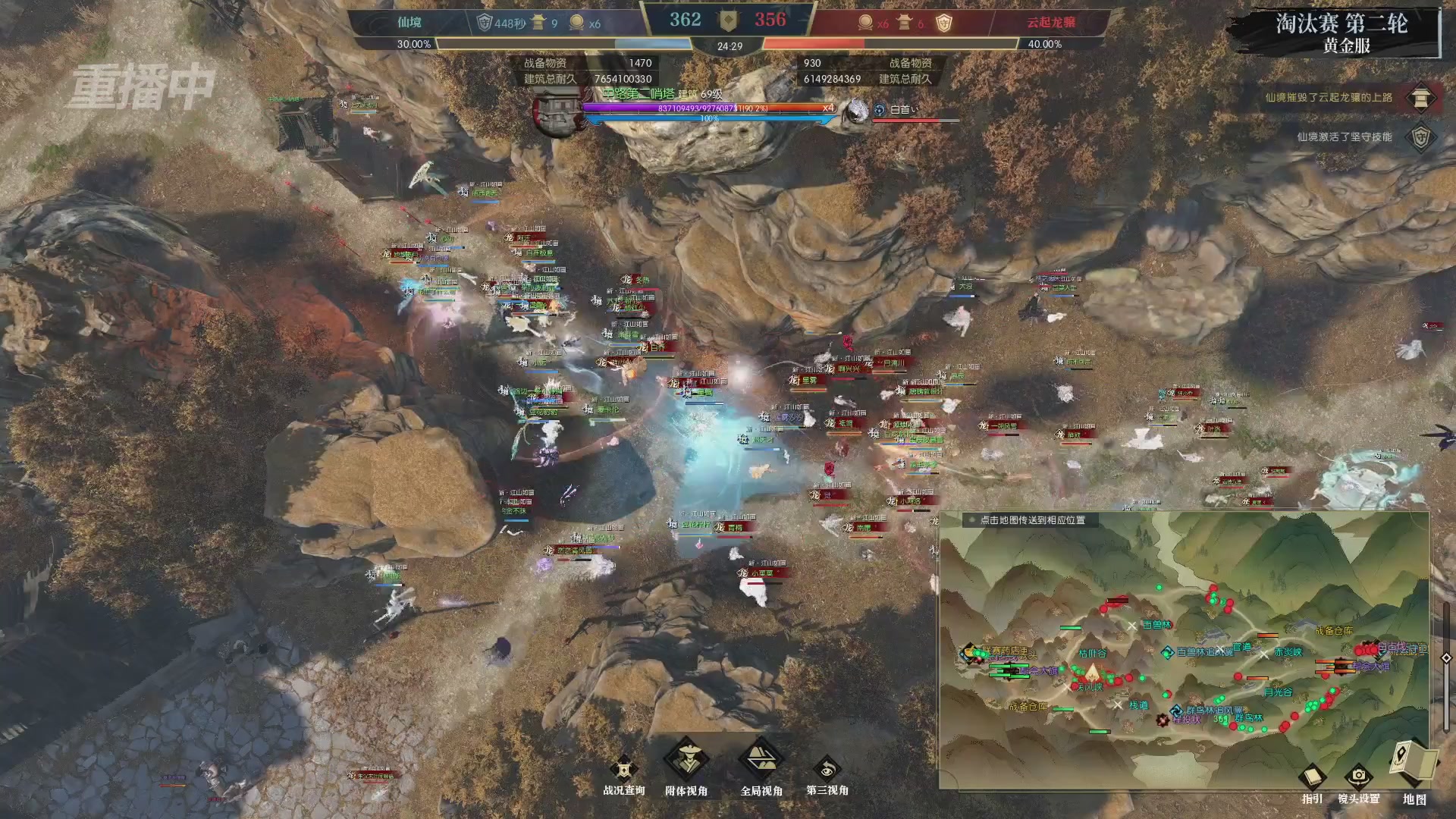Viewport: 1456px width, 819px height.
Task: Click the 坚守技能 activation notification icon
Action: point(1420,137)
